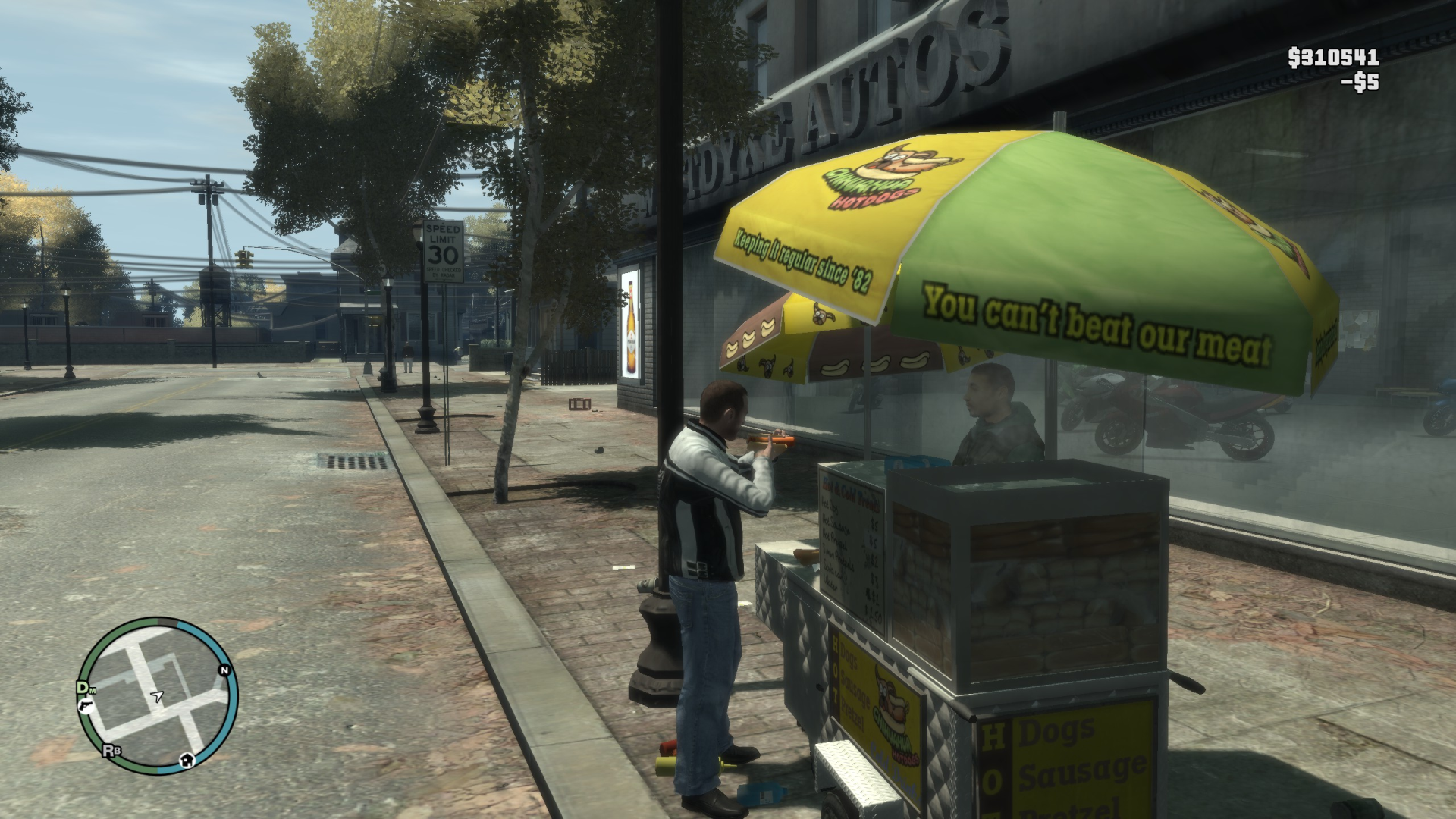Image resolution: width=1456 pixels, height=819 pixels.
Task: Select 'Water' on the price menu
Action: (833, 584)
